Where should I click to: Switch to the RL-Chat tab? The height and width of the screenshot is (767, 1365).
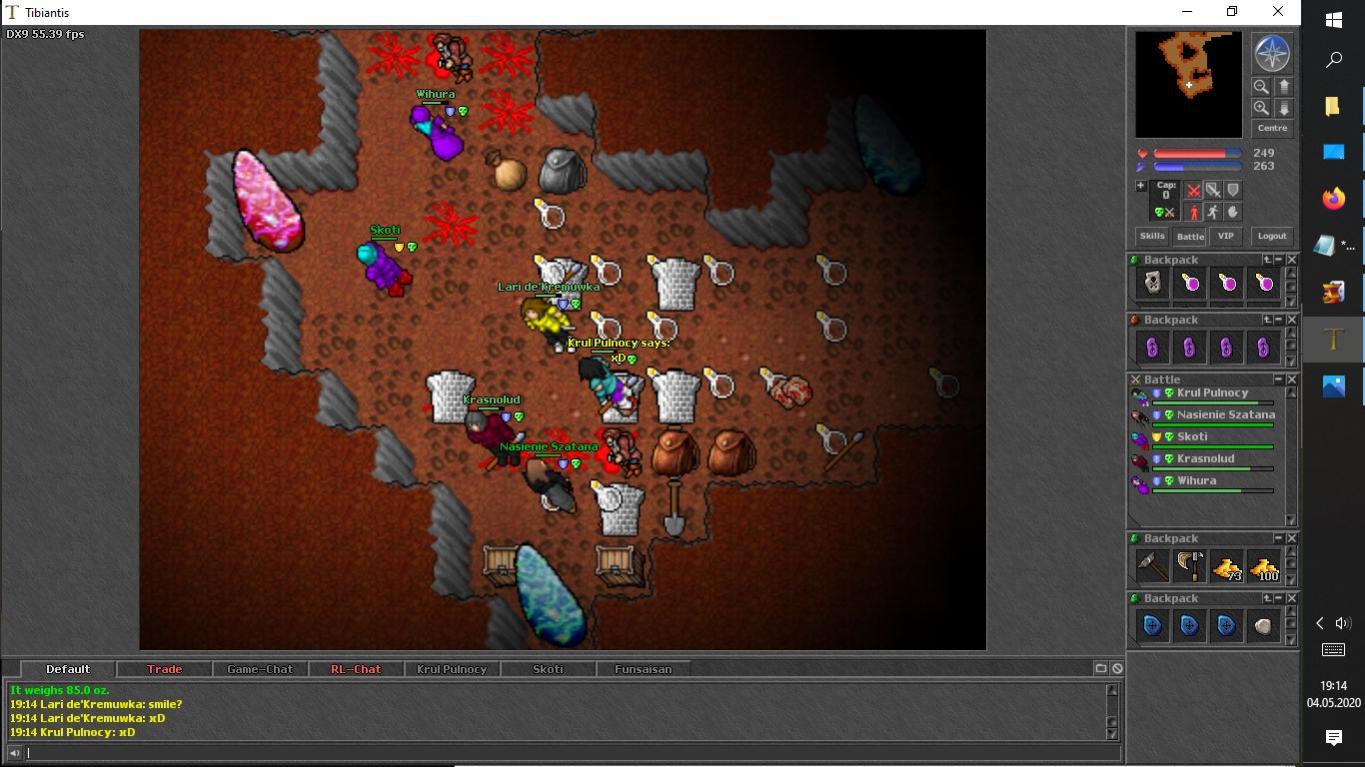coord(356,669)
